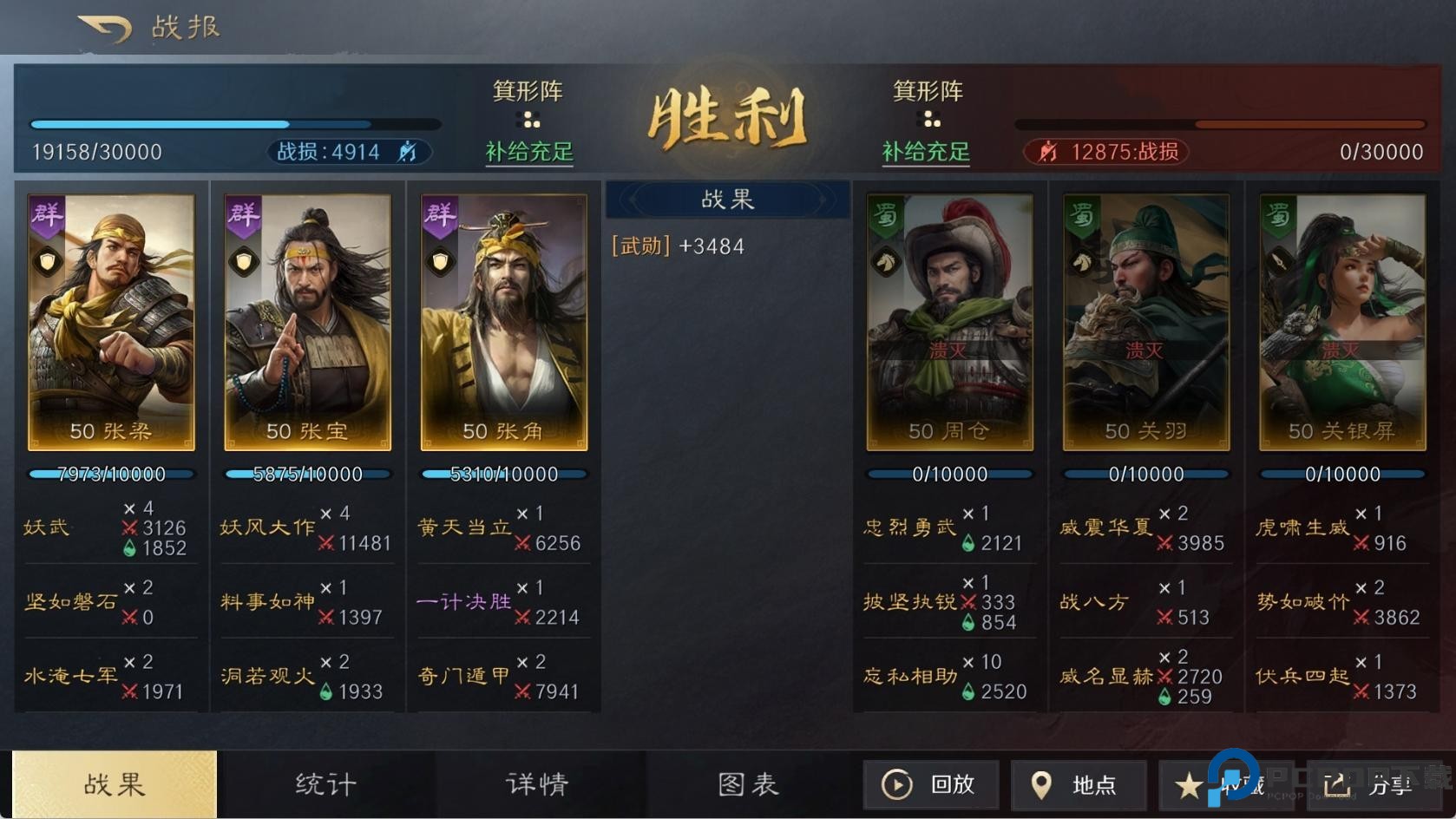
Task: Switch to the 图表 chart tab
Action: click(748, 783)
